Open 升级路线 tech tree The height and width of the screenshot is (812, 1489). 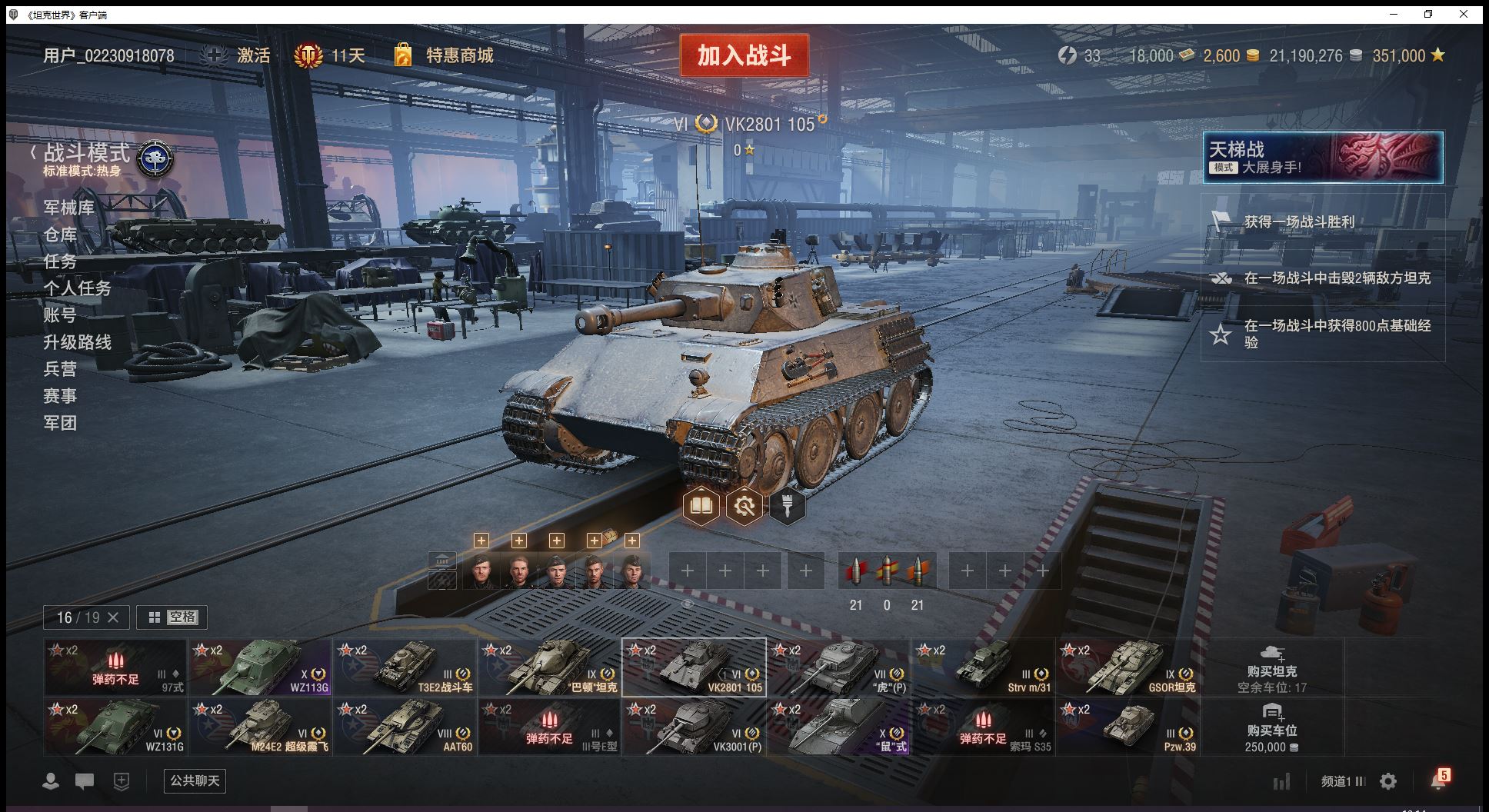(77, 342)
